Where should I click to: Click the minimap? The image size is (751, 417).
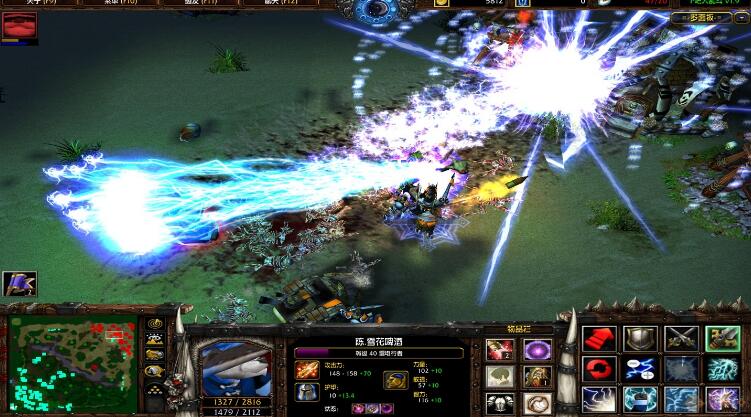click(x=73, y=363)
